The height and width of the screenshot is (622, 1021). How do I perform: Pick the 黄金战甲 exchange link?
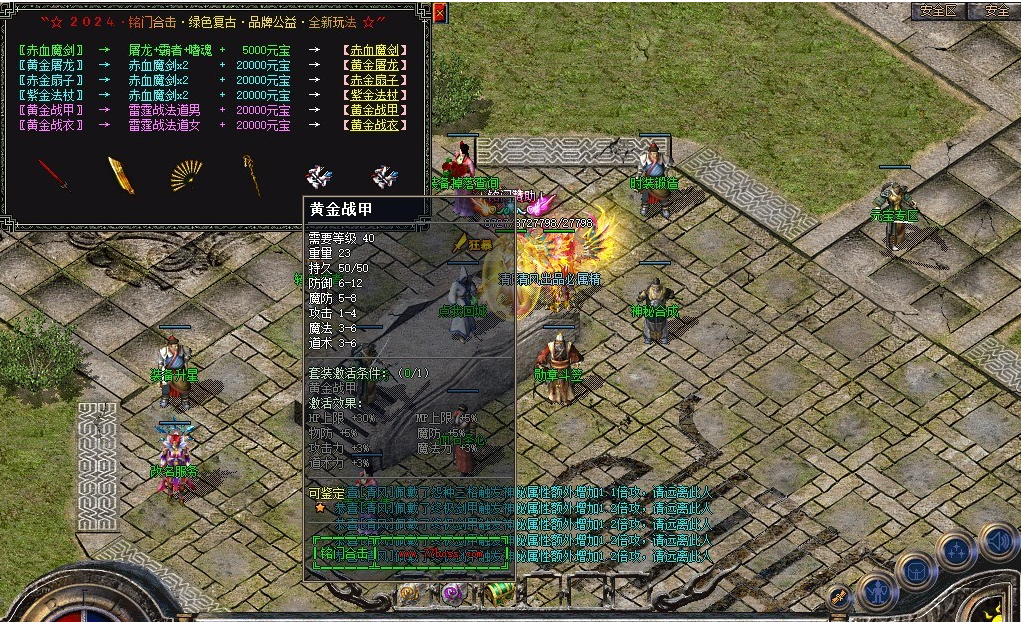click(x=372, y=110)
